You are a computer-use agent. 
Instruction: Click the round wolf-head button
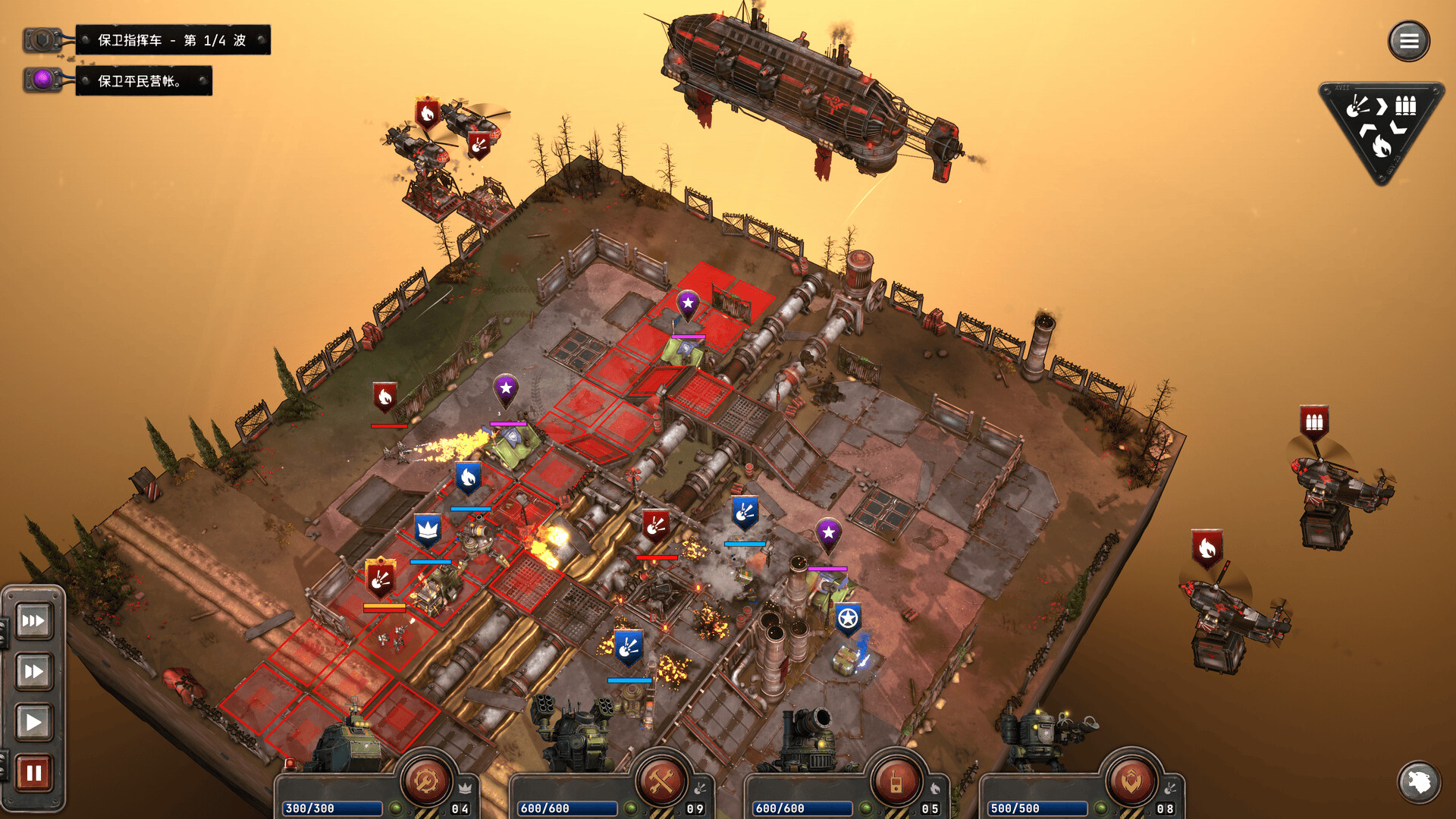coord(1418,782)
